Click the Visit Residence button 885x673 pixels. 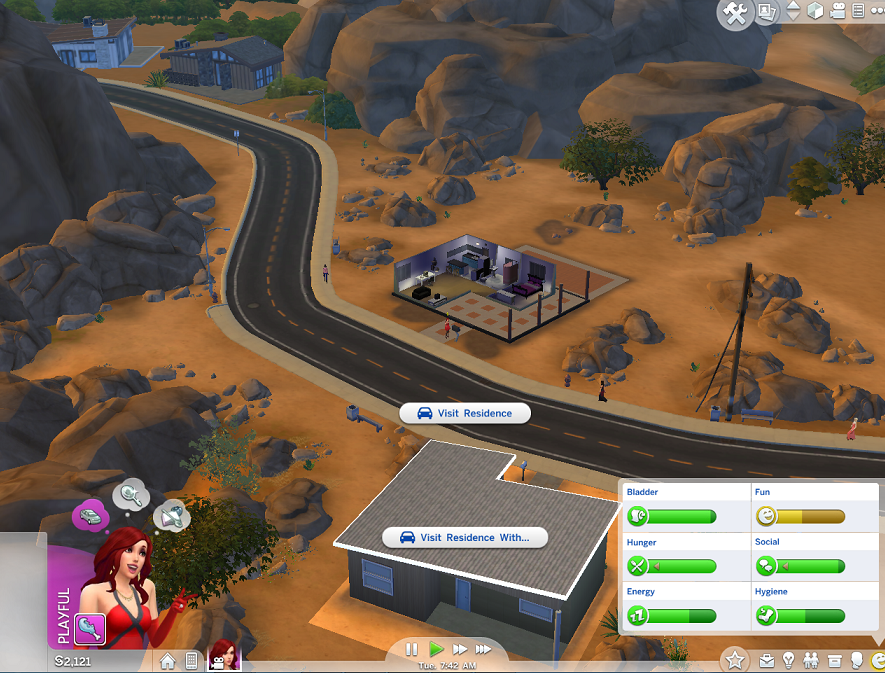pos(464,413)
